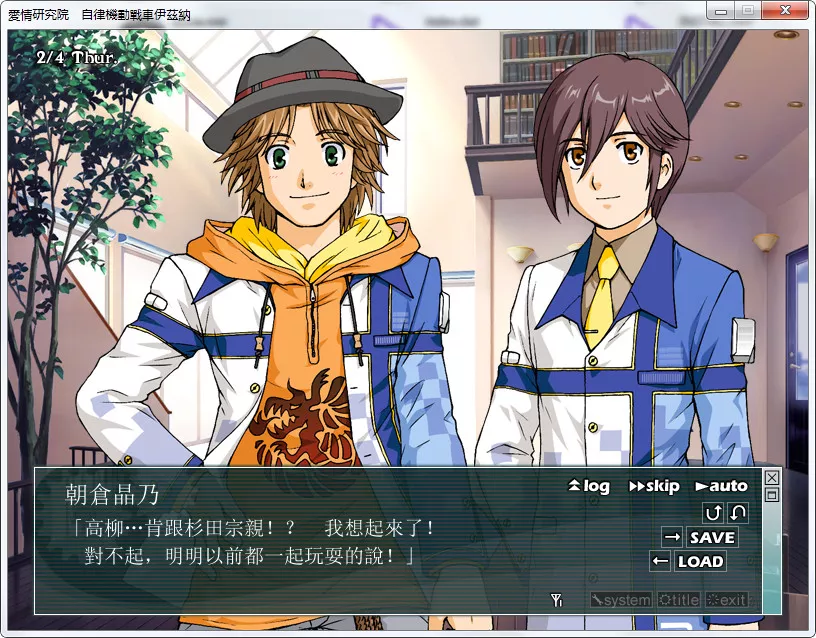
Task: Click the right arrow beside SAVE
Action: [x=672, y=538]
